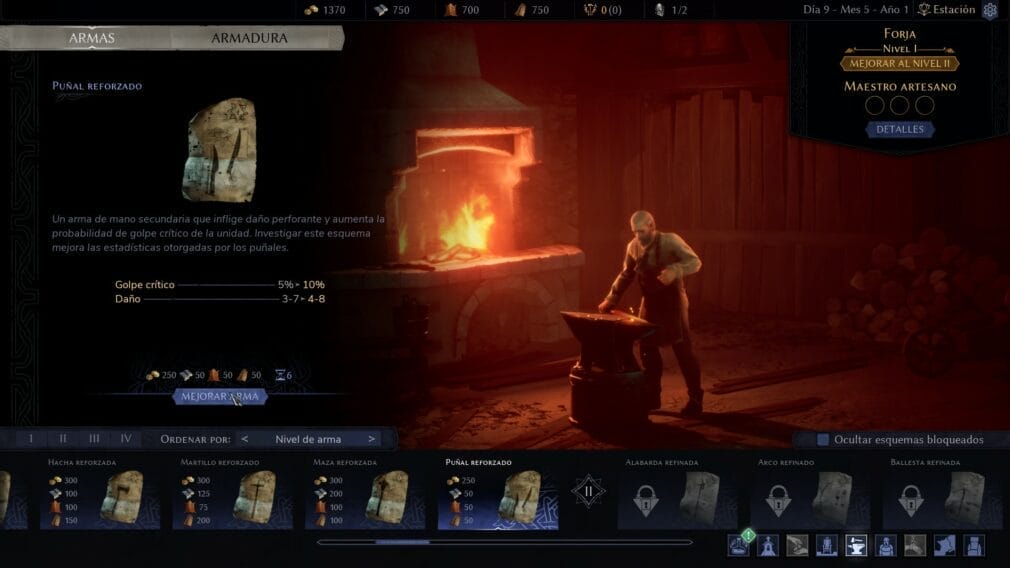Image resolution: width=1010 pixels, height=568 pixels.
Task: Open the settings gear icon
Action: coord(990,10)
